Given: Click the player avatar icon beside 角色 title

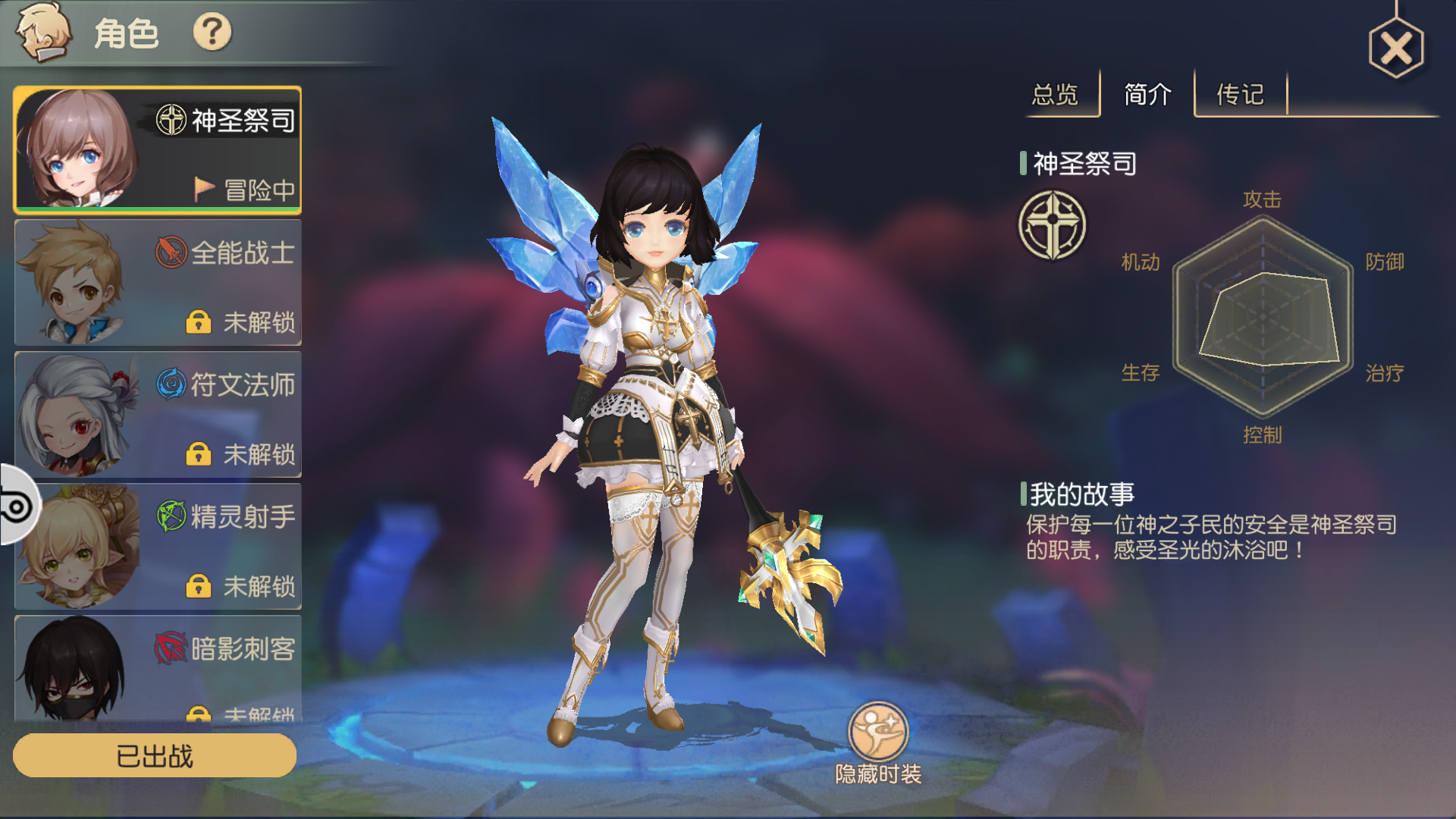Looking at the screenshot, I should click(x=43, y=32).
